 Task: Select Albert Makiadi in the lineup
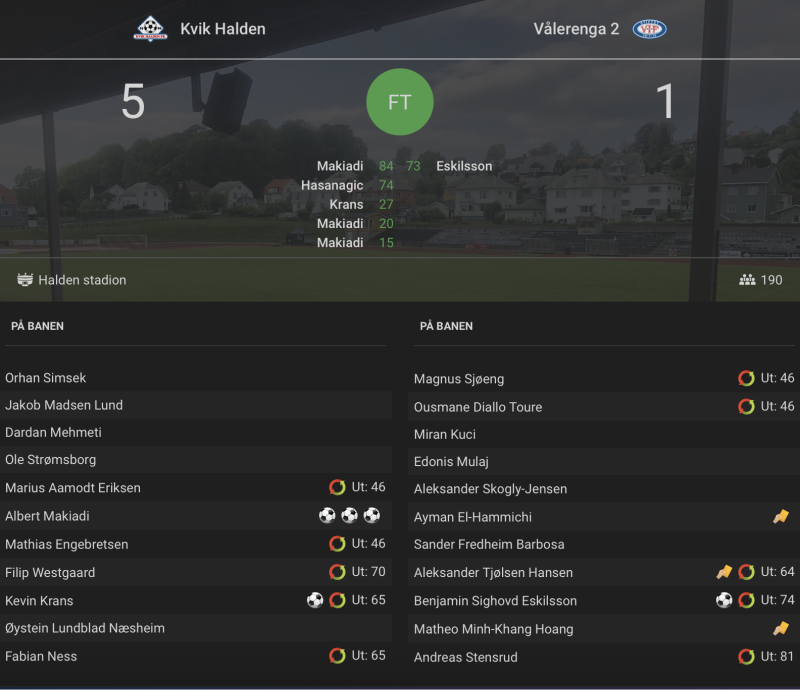[x=47, y=516]
